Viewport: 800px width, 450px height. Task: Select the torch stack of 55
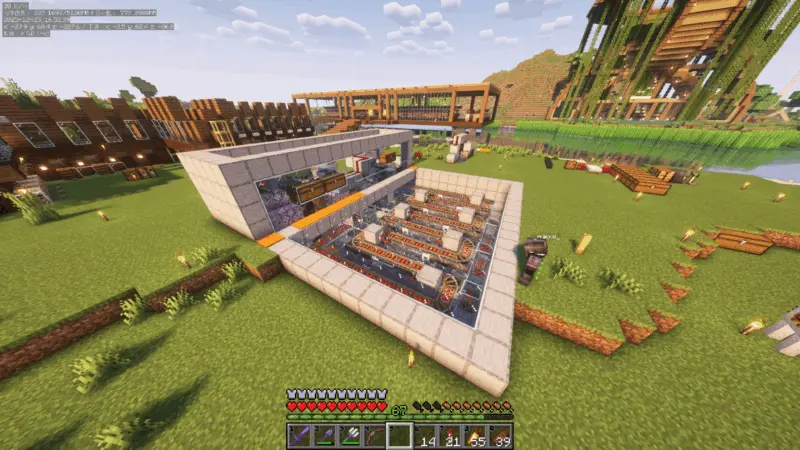474,435
